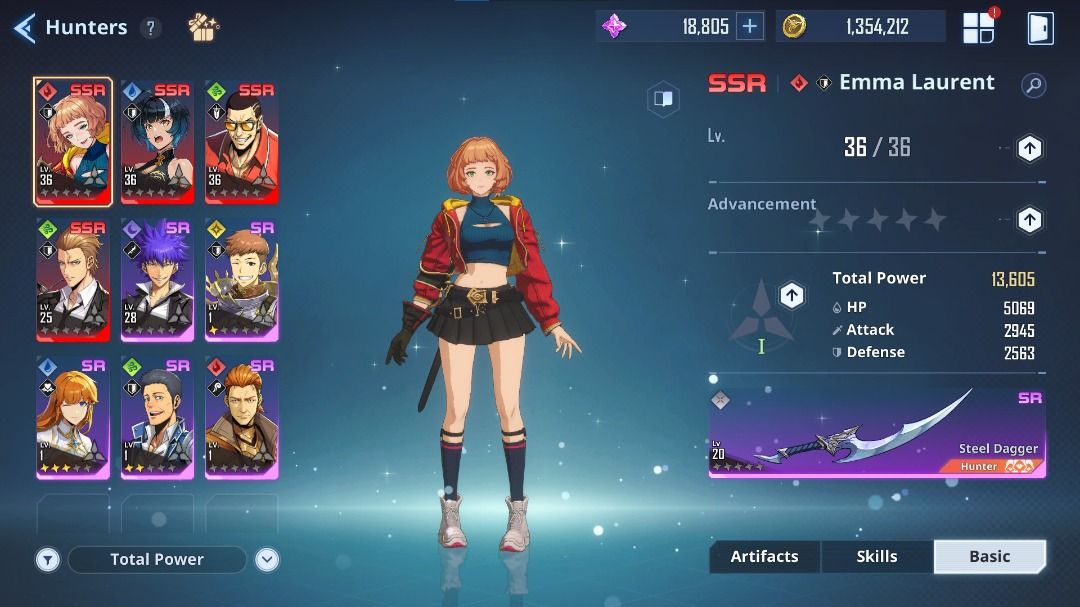Add more purple gems with plus button

click(749, 27)
